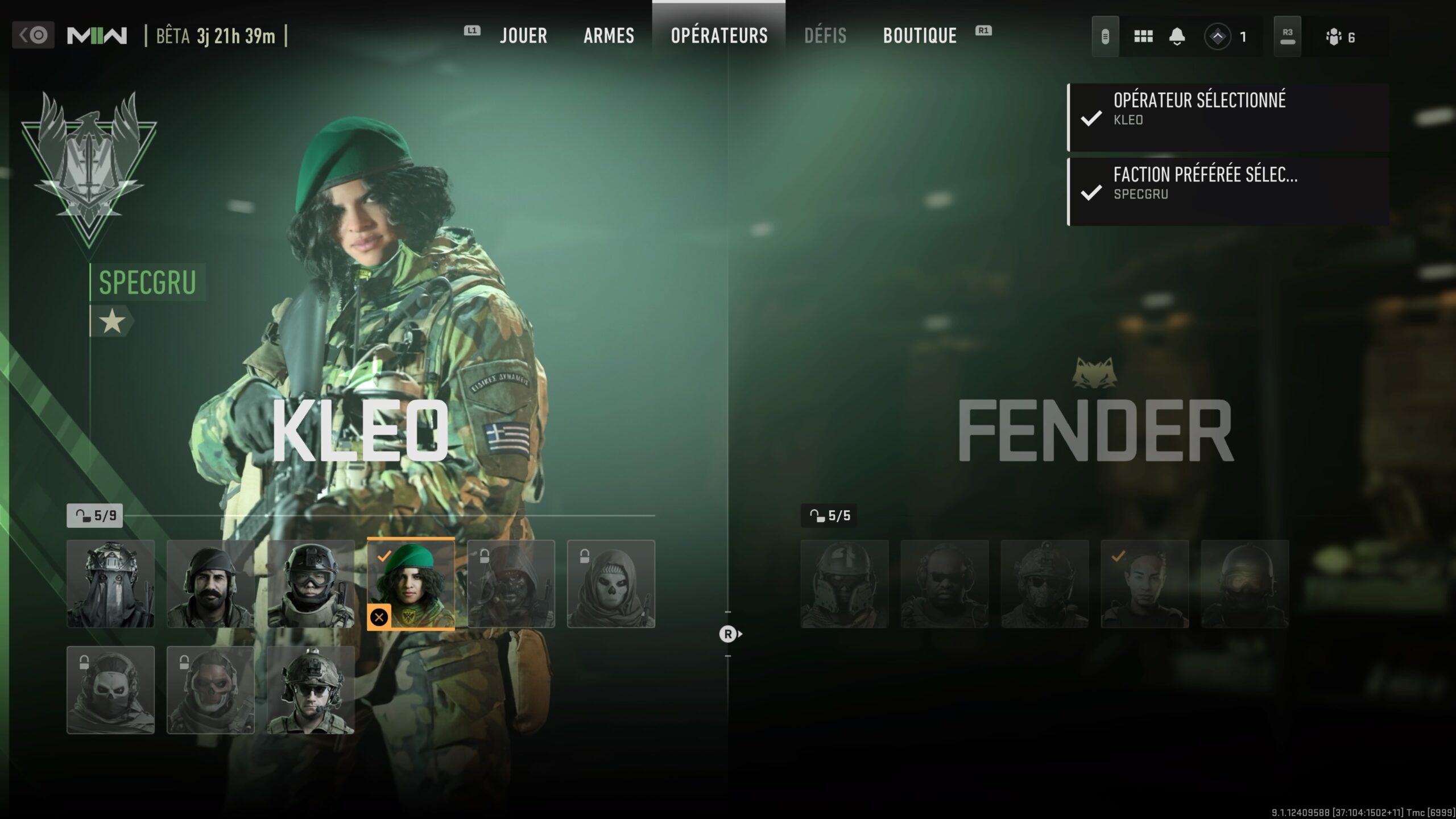Select the operator with veiled helmet

coord(110,584)
